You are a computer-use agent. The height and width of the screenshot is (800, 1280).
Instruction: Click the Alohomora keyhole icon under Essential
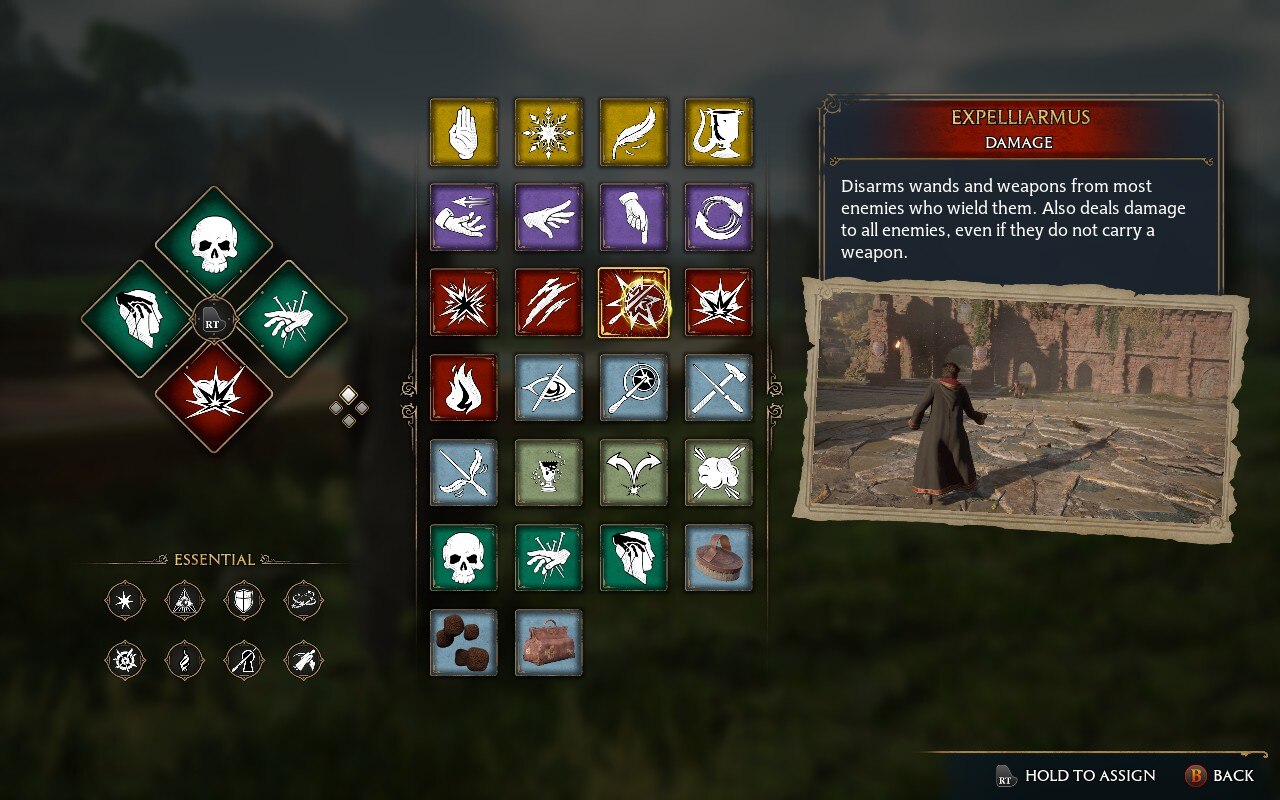point(243,660)
